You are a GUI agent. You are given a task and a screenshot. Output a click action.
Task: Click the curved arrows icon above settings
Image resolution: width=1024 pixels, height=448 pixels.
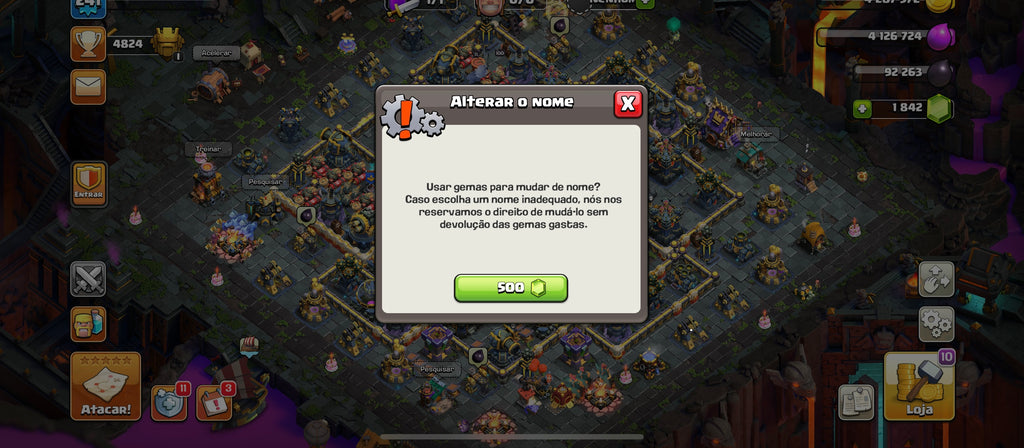pos(936,279)
